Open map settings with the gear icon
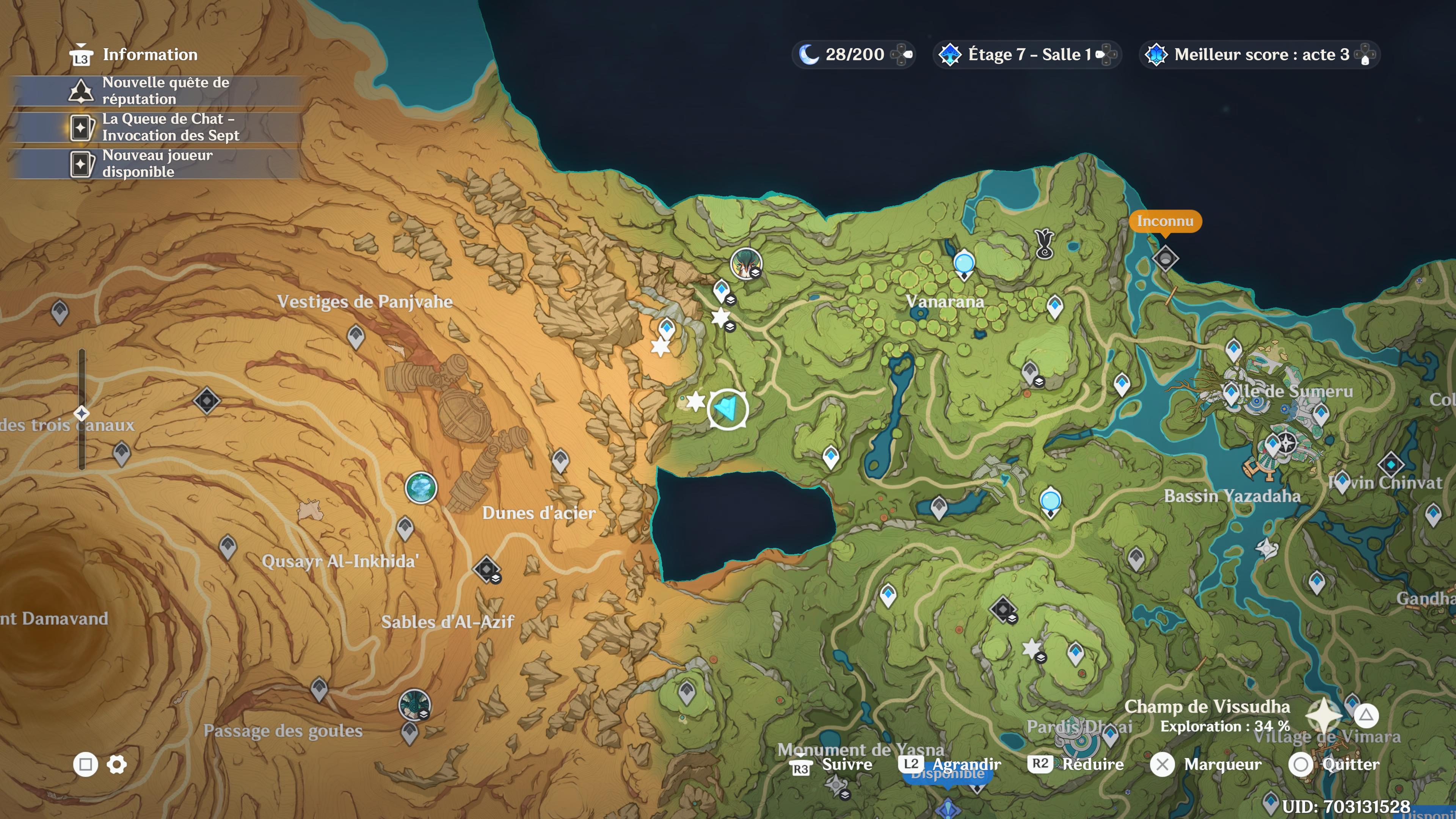The width and height of the screenshot is (1456, 819). pos(117,765)
